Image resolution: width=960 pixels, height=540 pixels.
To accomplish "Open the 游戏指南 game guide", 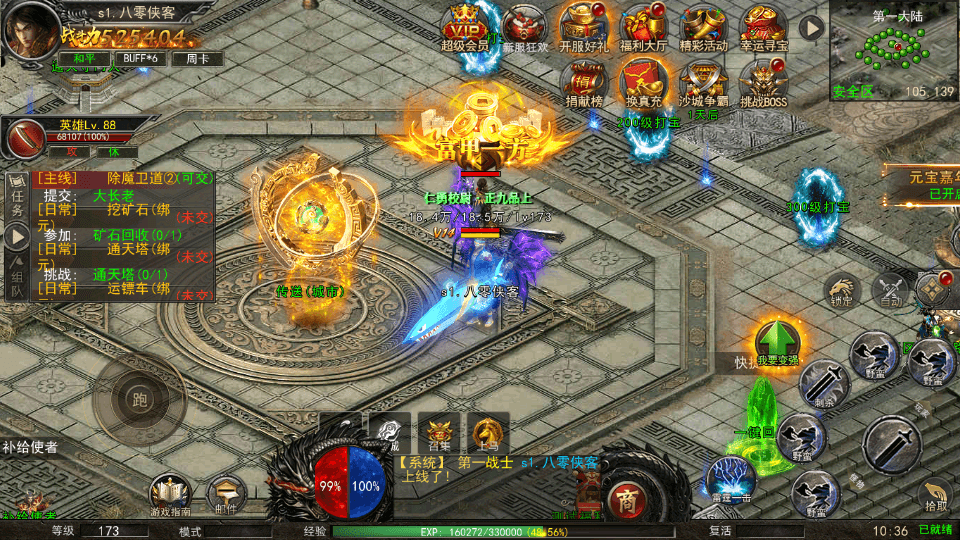I will [171, 491].
